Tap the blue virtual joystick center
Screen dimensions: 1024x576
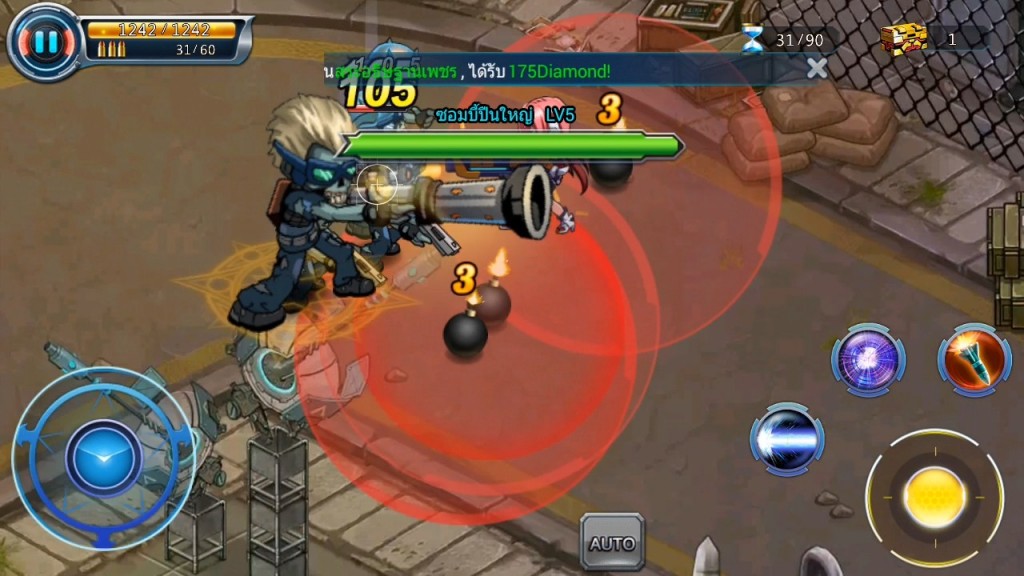point(104,458)
